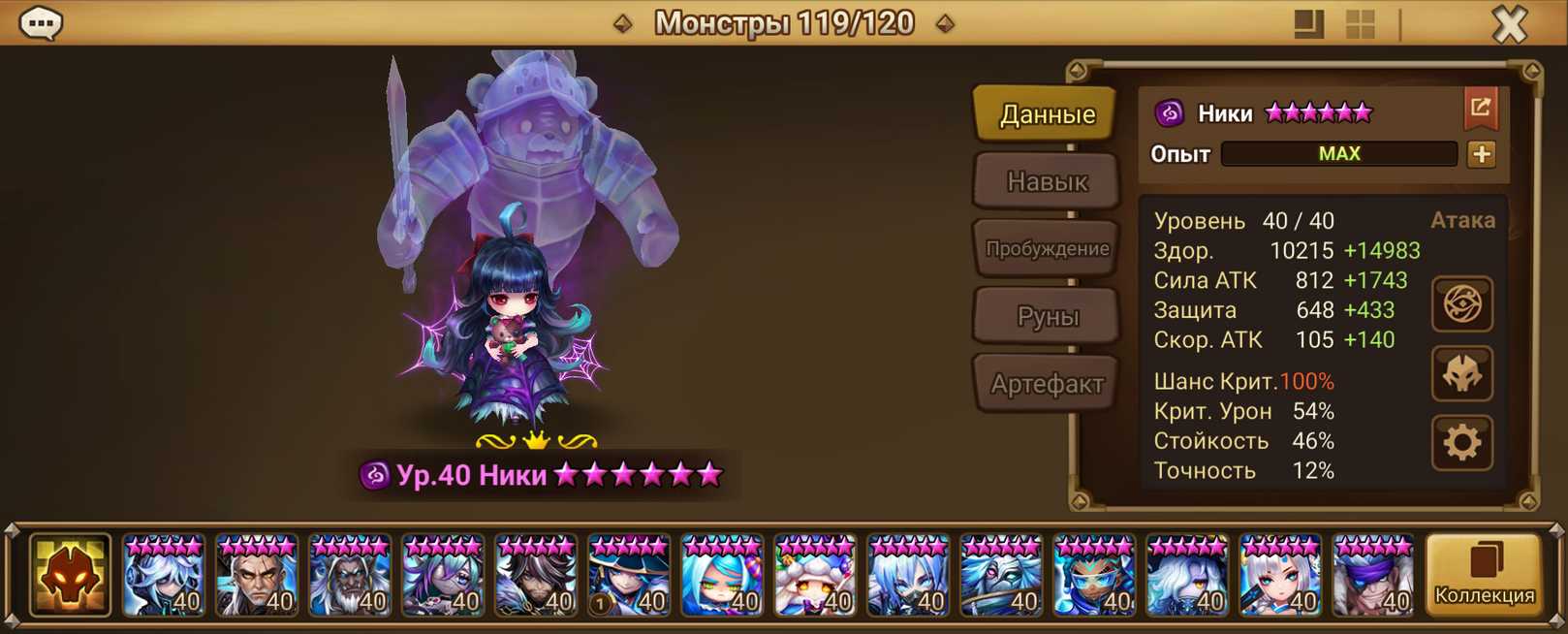Switch to the grid view layout
This screenshot has width=1568, height=634.
pyautogui.click(x=1361, y=24)
